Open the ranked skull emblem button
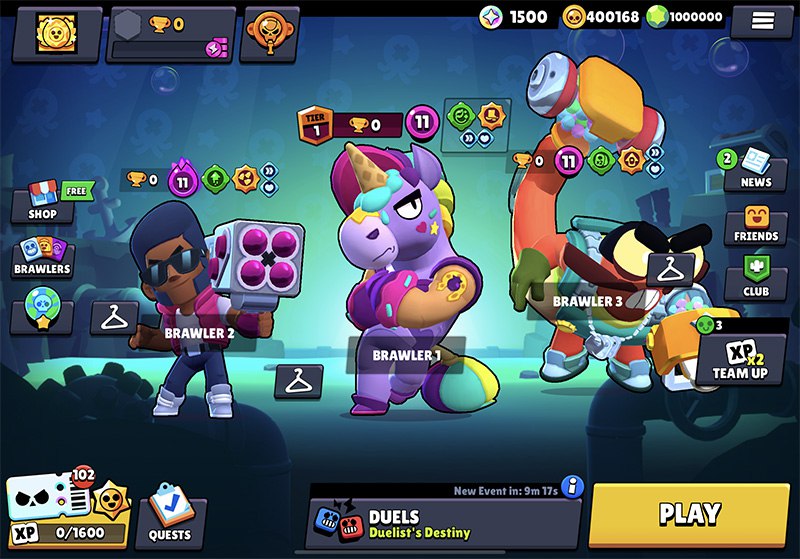Viewport: 800px width, 559px height. coord(269,32)
